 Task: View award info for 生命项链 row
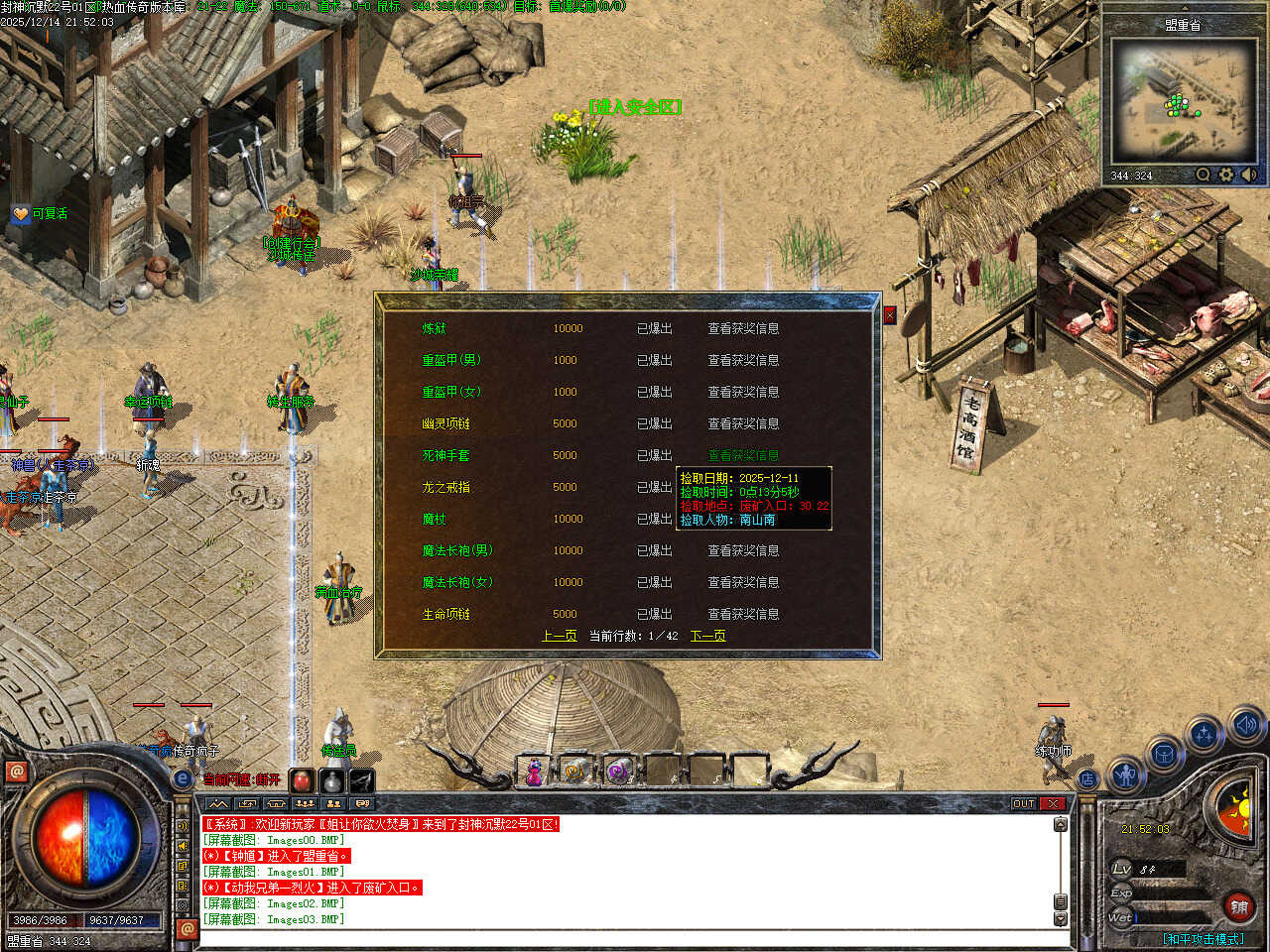[x=743, y=614]
